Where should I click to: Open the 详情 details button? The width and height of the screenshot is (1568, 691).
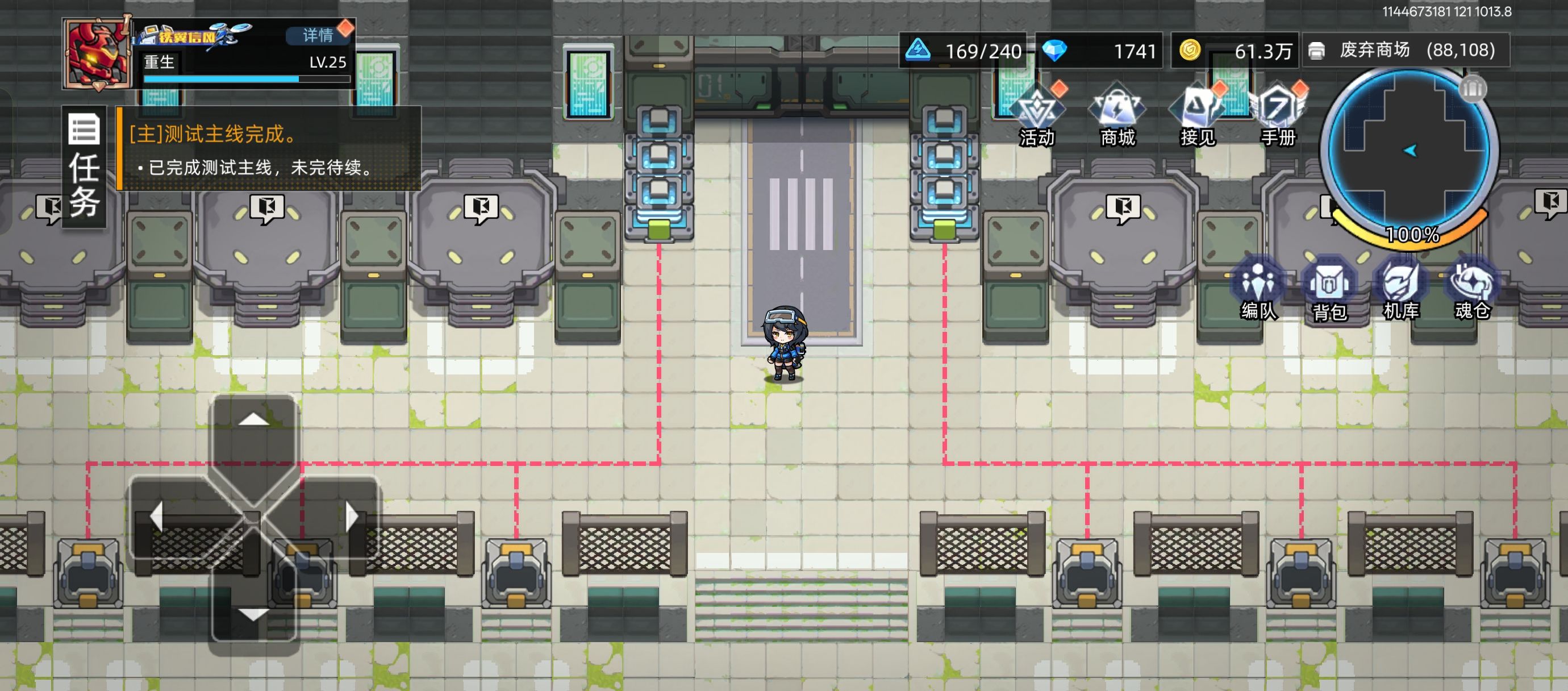coord(318,35)
